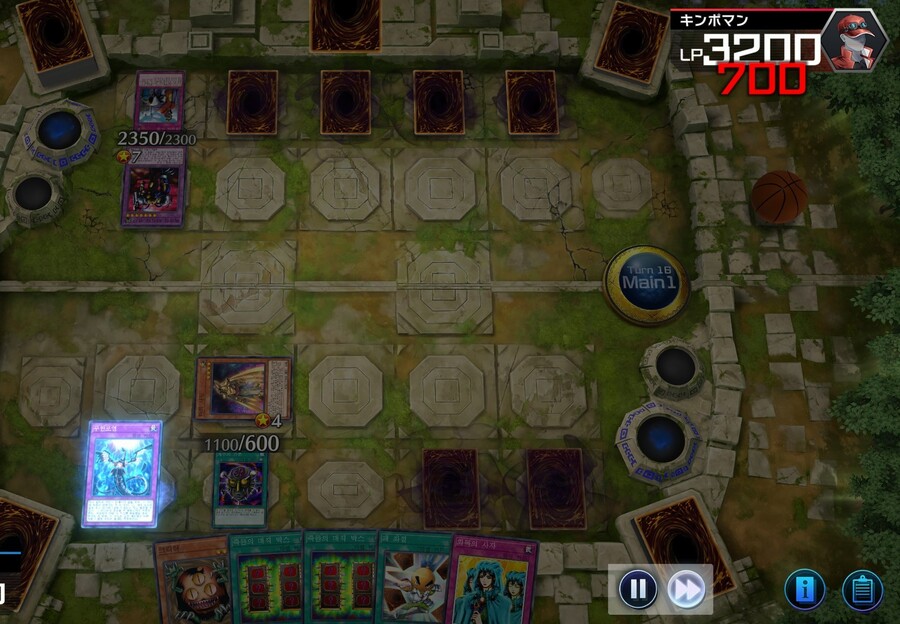Screen dimensions: 900x624
Task: Select the 1100/600 defense-position monster
Action: [240, 488]
